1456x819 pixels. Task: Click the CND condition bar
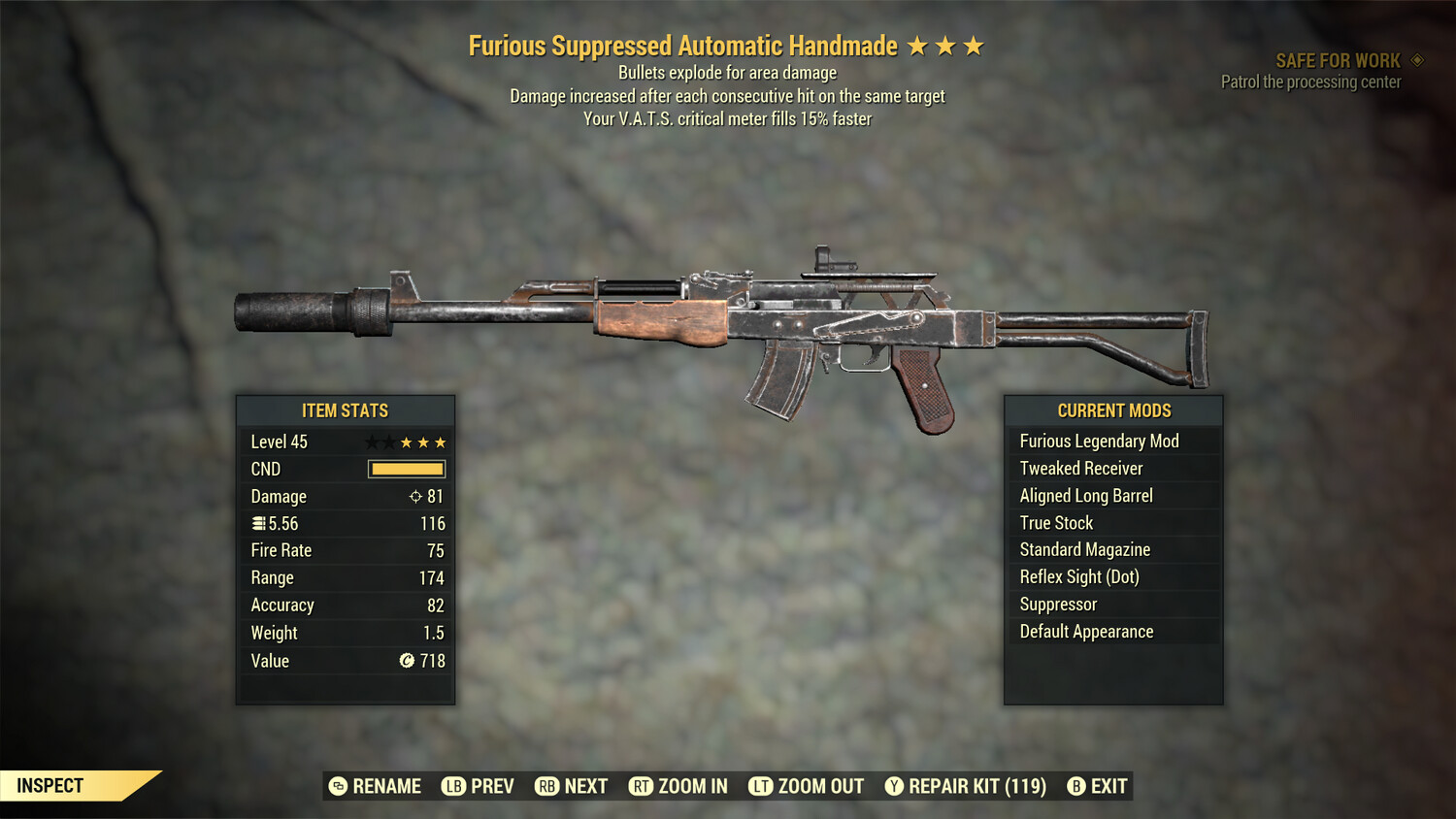[x=407, y=469]
